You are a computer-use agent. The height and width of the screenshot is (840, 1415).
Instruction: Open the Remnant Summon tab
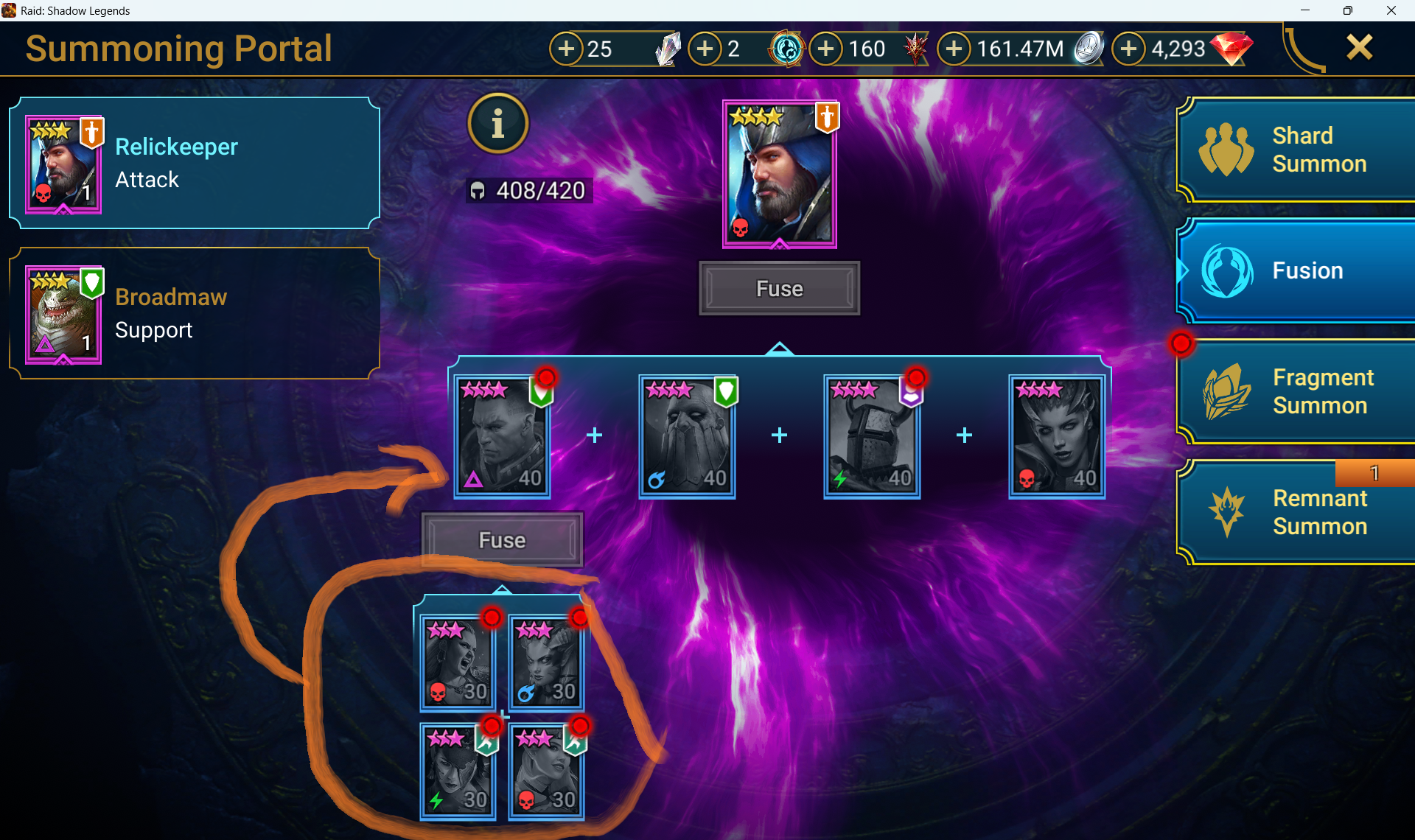tap(1297, 512)
